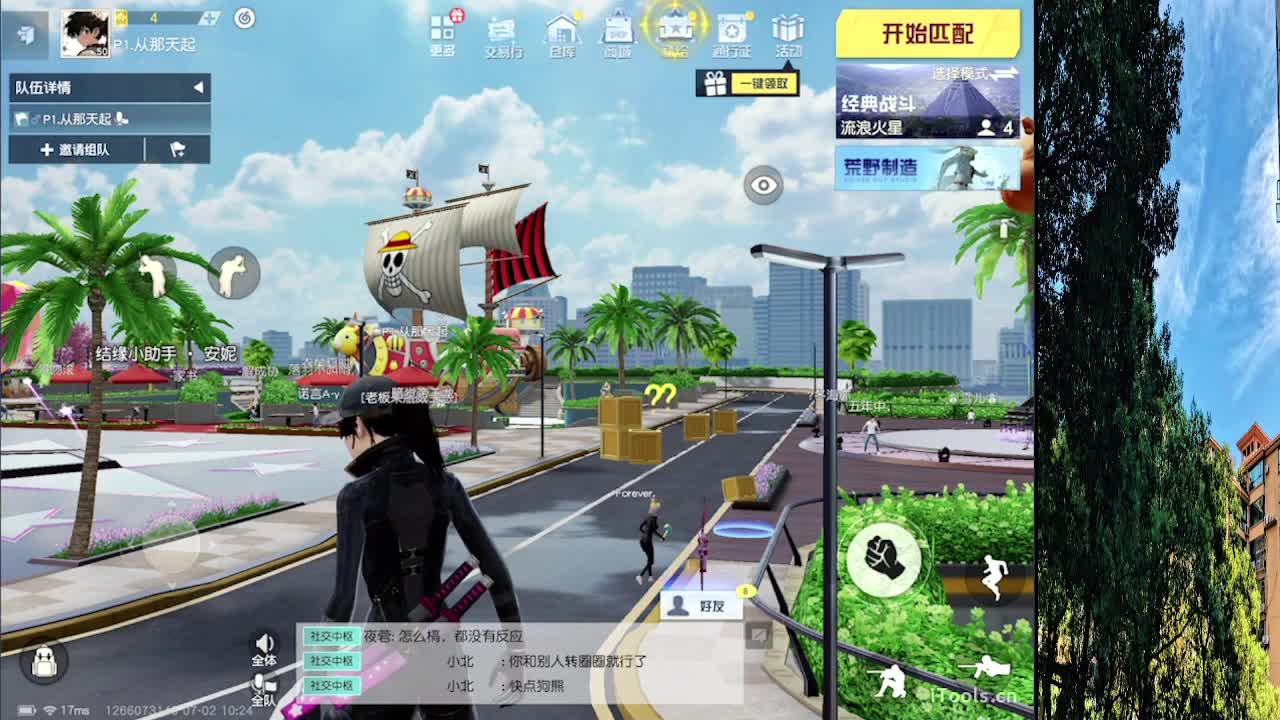The image size is (1280, 720).
Task: Open the 仓库 warehouse icon
Action: 562,30
